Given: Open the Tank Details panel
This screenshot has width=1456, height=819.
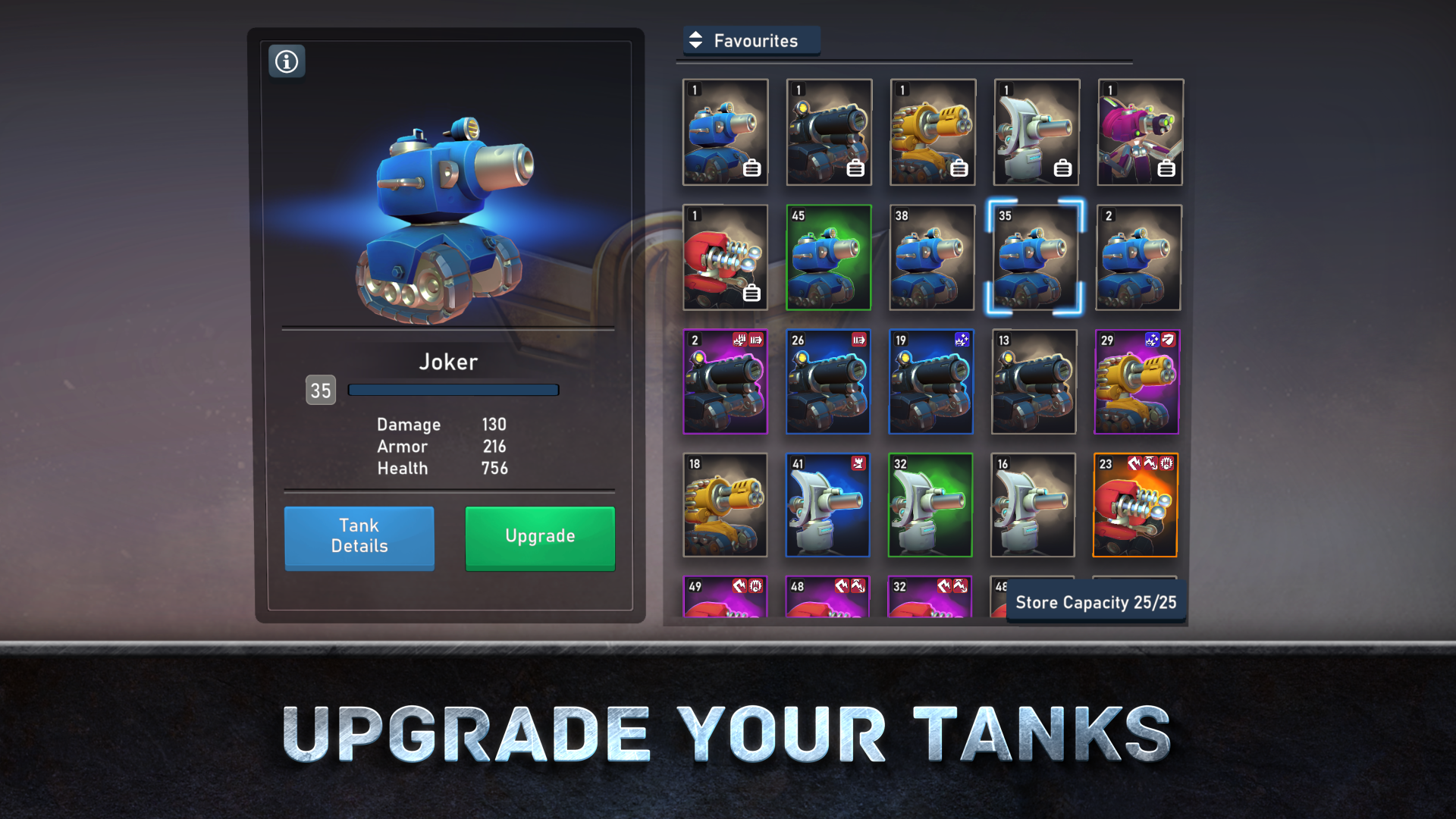Looking at the screenshot, I should pos(359,538).
